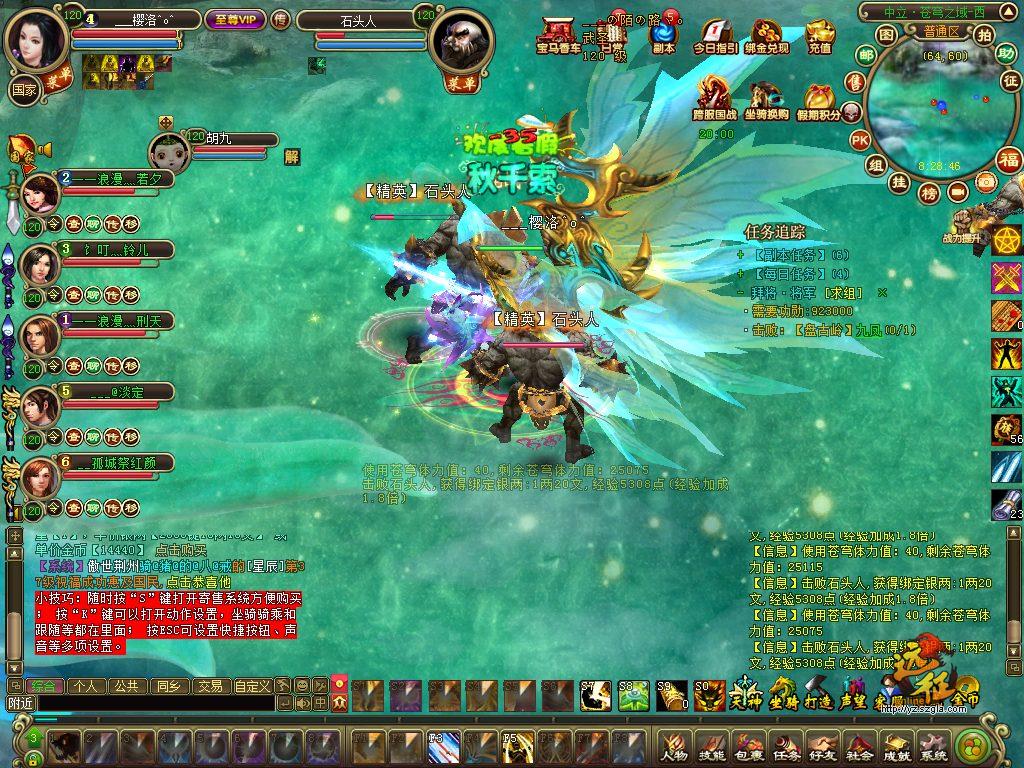Toggle the PK mode button
The image size is (1024, 768).
point(860,140)
